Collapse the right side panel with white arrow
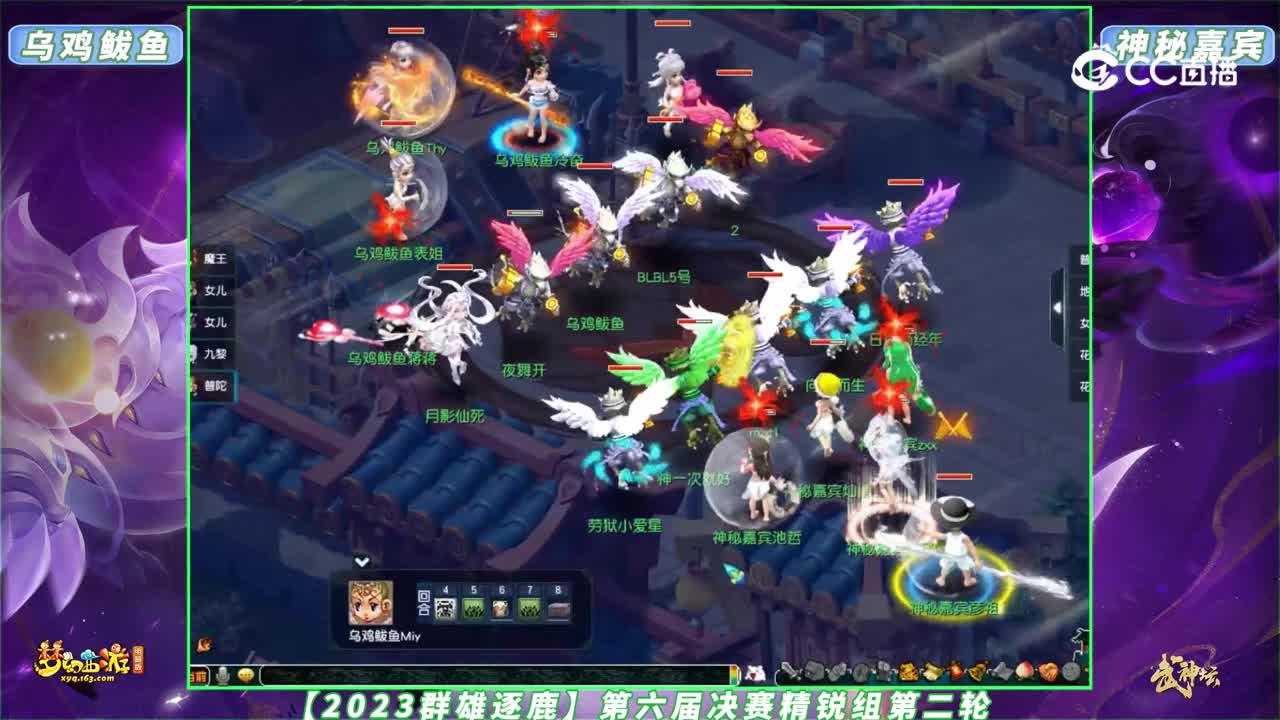 click(1057, 306)
